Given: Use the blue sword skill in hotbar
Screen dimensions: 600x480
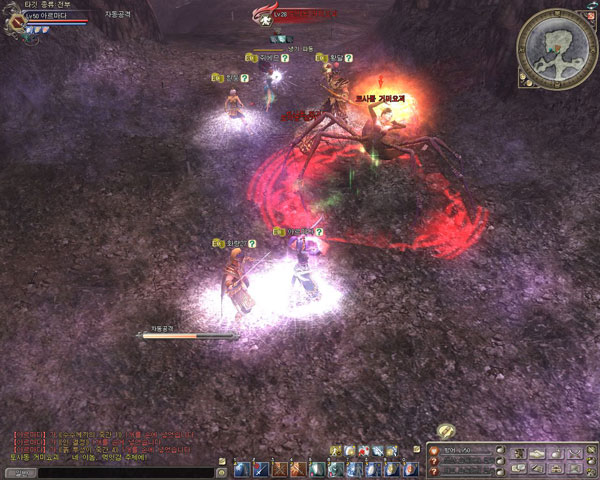Looking at the screenshot, I should coord(259,468).
